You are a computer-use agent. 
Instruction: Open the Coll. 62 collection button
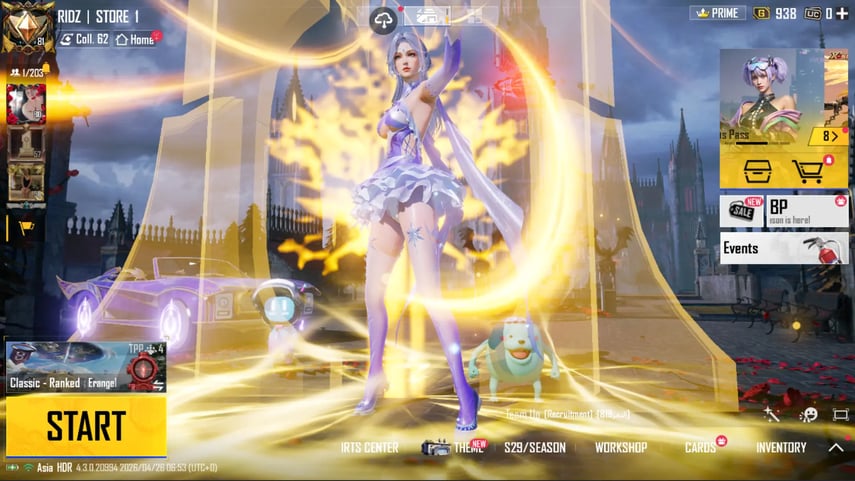(x=85, y=39)
